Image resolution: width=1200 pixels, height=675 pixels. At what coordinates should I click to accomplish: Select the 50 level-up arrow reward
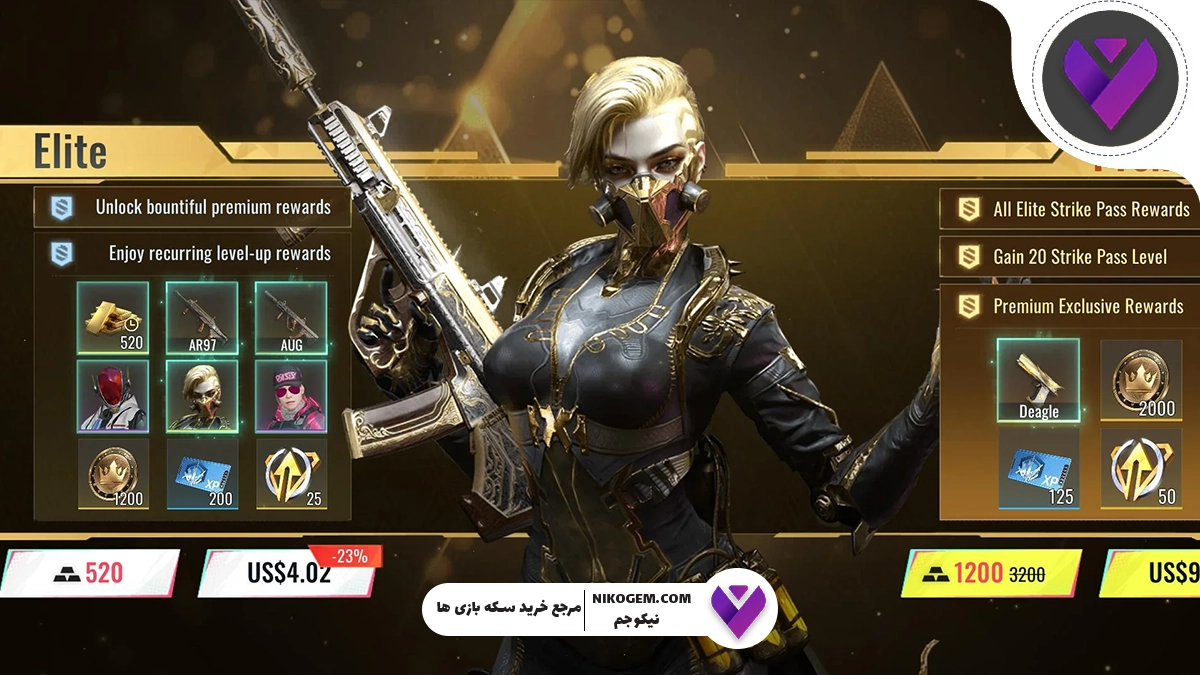click(1141, 468)
